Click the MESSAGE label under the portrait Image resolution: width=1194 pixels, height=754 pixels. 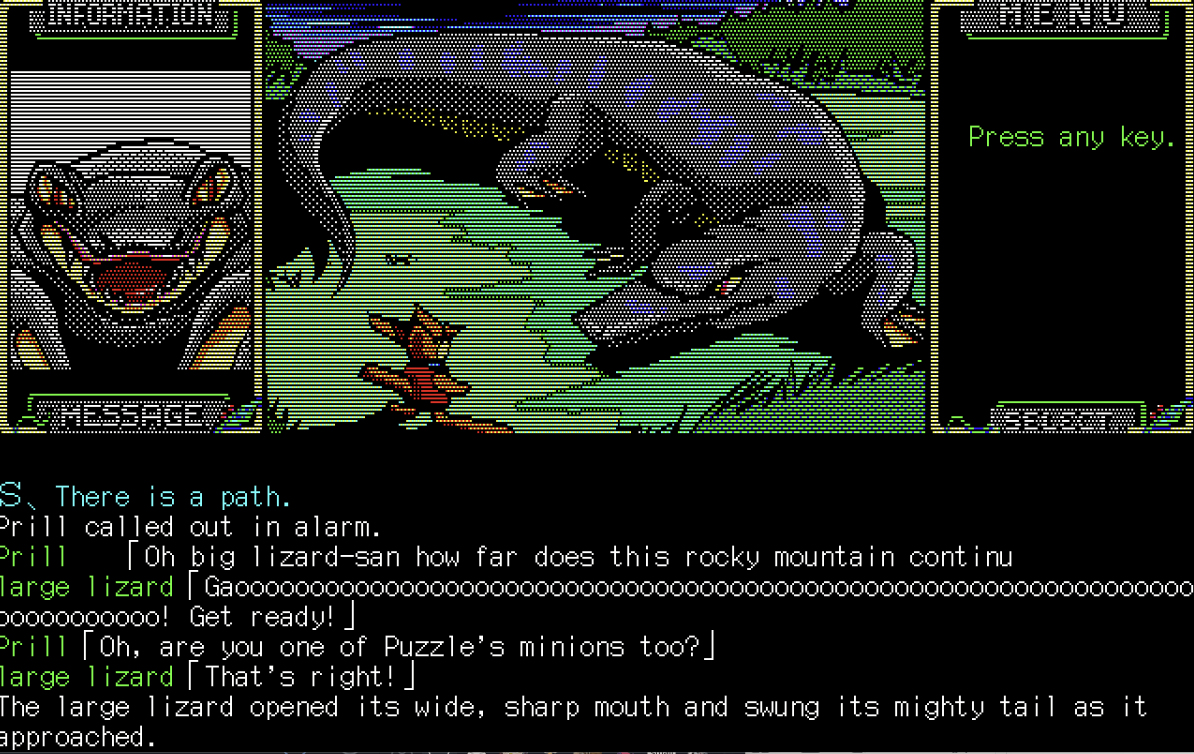pos(131,414)
